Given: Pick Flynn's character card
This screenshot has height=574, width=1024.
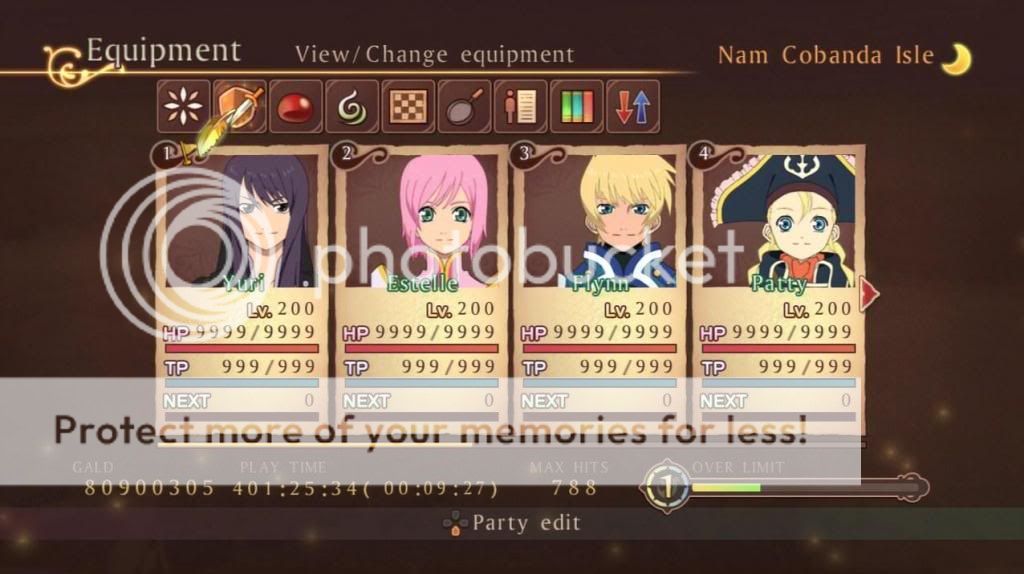Looking at the screenshot, I should click(599, 290).
